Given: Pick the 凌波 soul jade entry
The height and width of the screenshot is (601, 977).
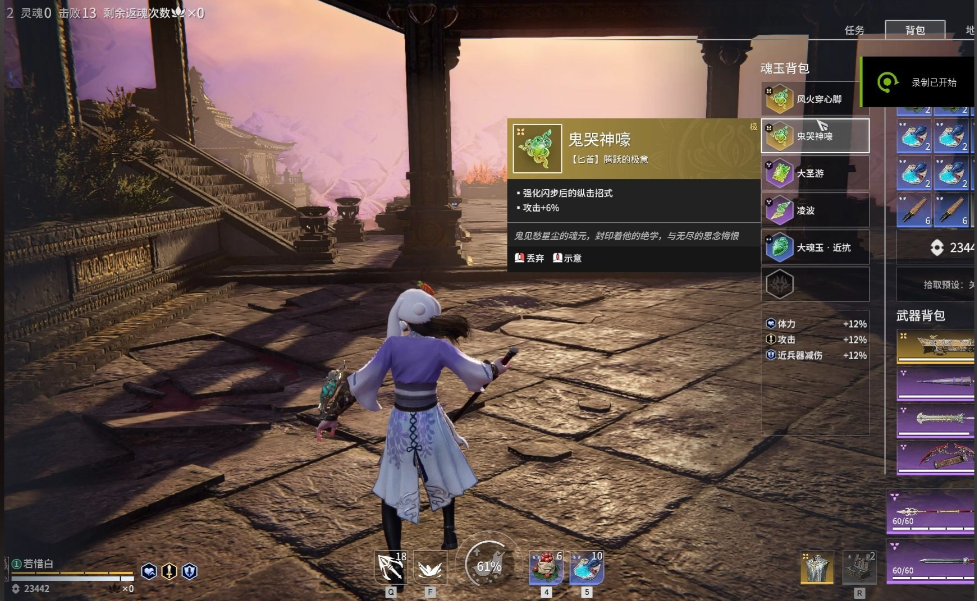Looking at the screenshot, I should pyautogui.click(x=815, y=210).
